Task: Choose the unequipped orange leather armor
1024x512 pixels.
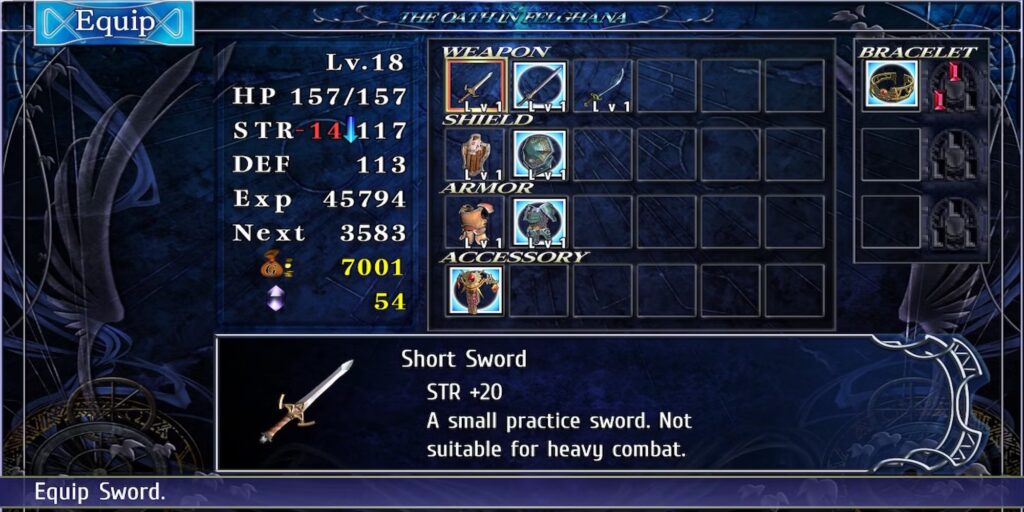Action: point(476,222)
